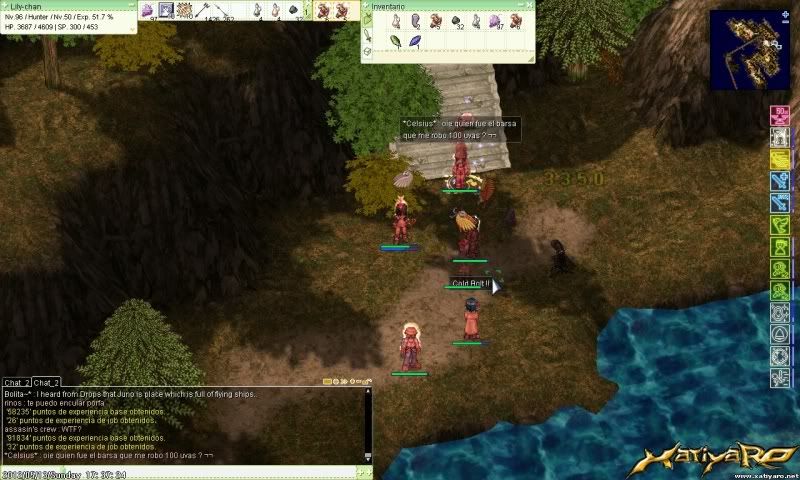The image size is (800, 480).
Task: Select the green leaf item in Inventario
Action: [395, 42]
